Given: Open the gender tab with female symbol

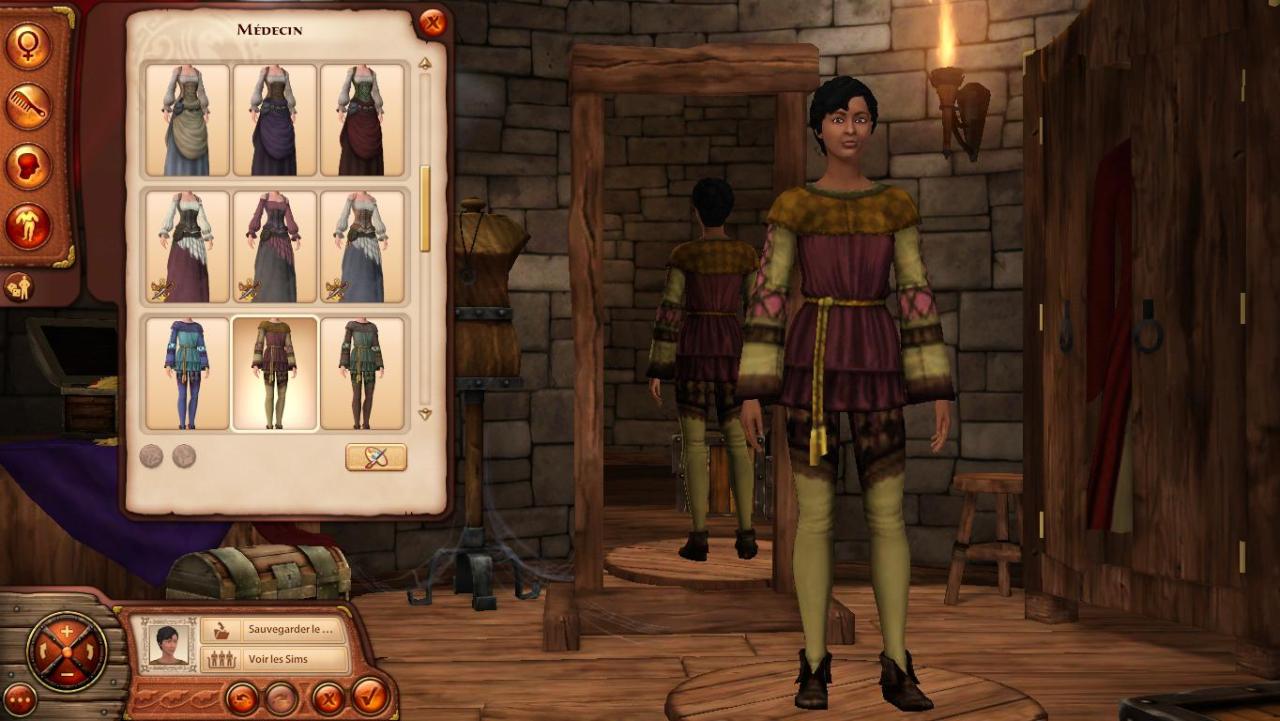Looking at the screenshot, I should click(x=28, y=46).
